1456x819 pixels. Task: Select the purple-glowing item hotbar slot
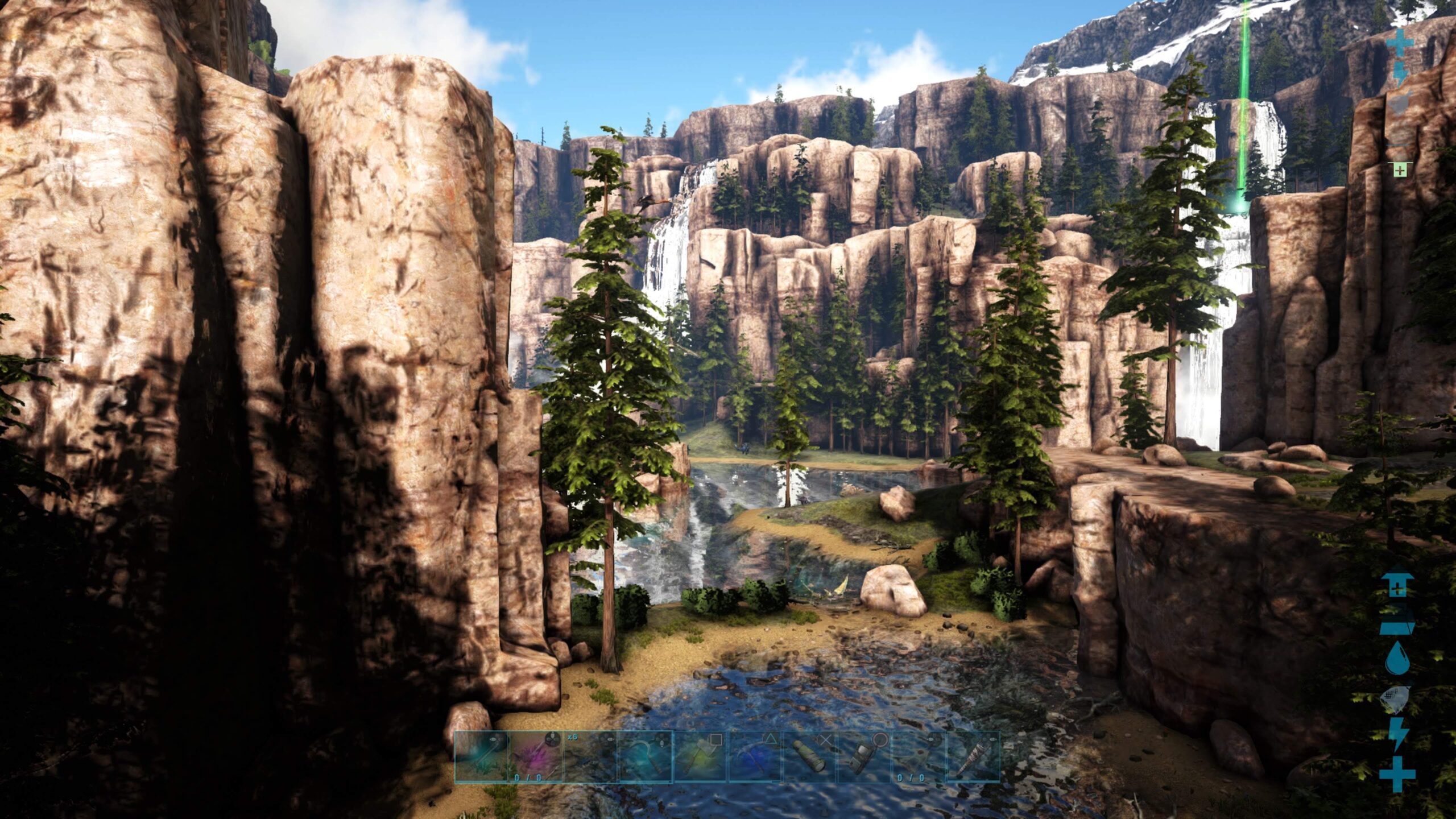[536, 756]
